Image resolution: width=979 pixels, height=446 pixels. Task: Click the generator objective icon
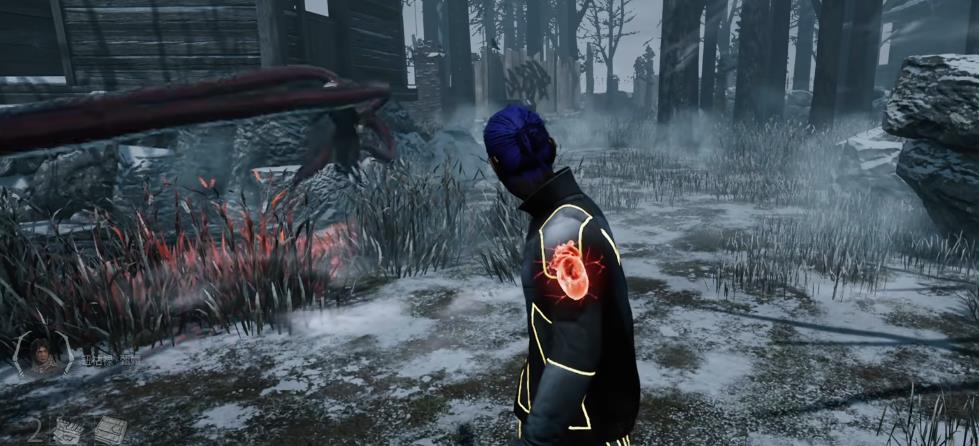[x=109, y=430]
